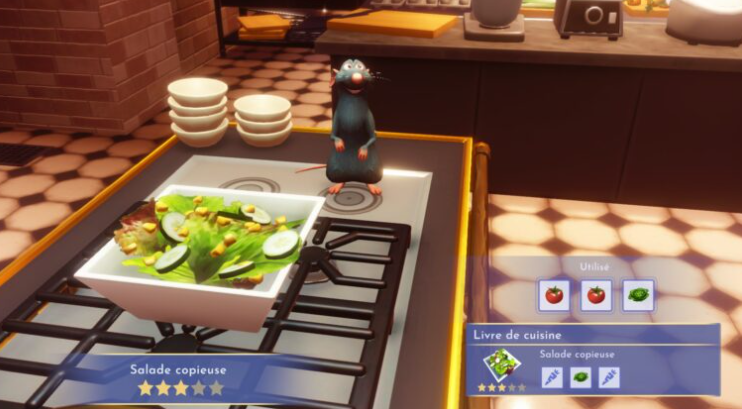Select the lettuce slot under Utilisé
Screen dimensions: 742x409
click(637, 295)
